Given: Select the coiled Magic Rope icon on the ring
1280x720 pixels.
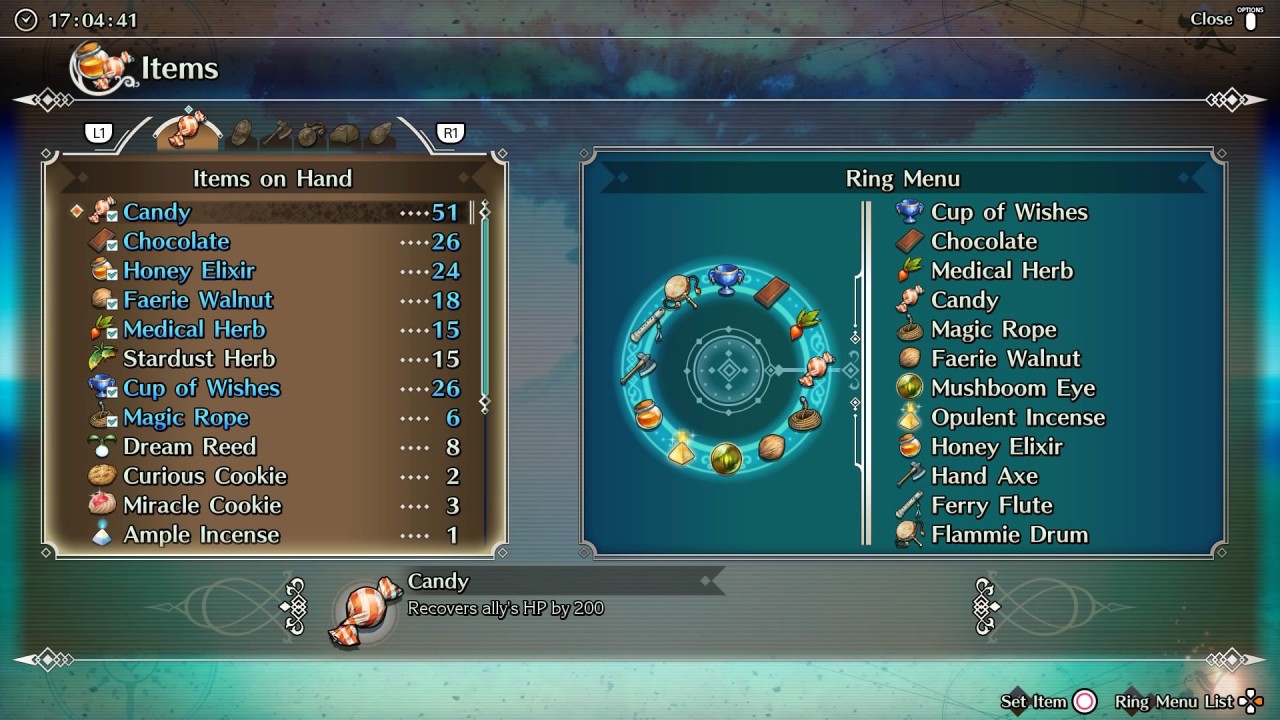Looking at the screenshot, I should pyautogui.click(x=804, y=415).
